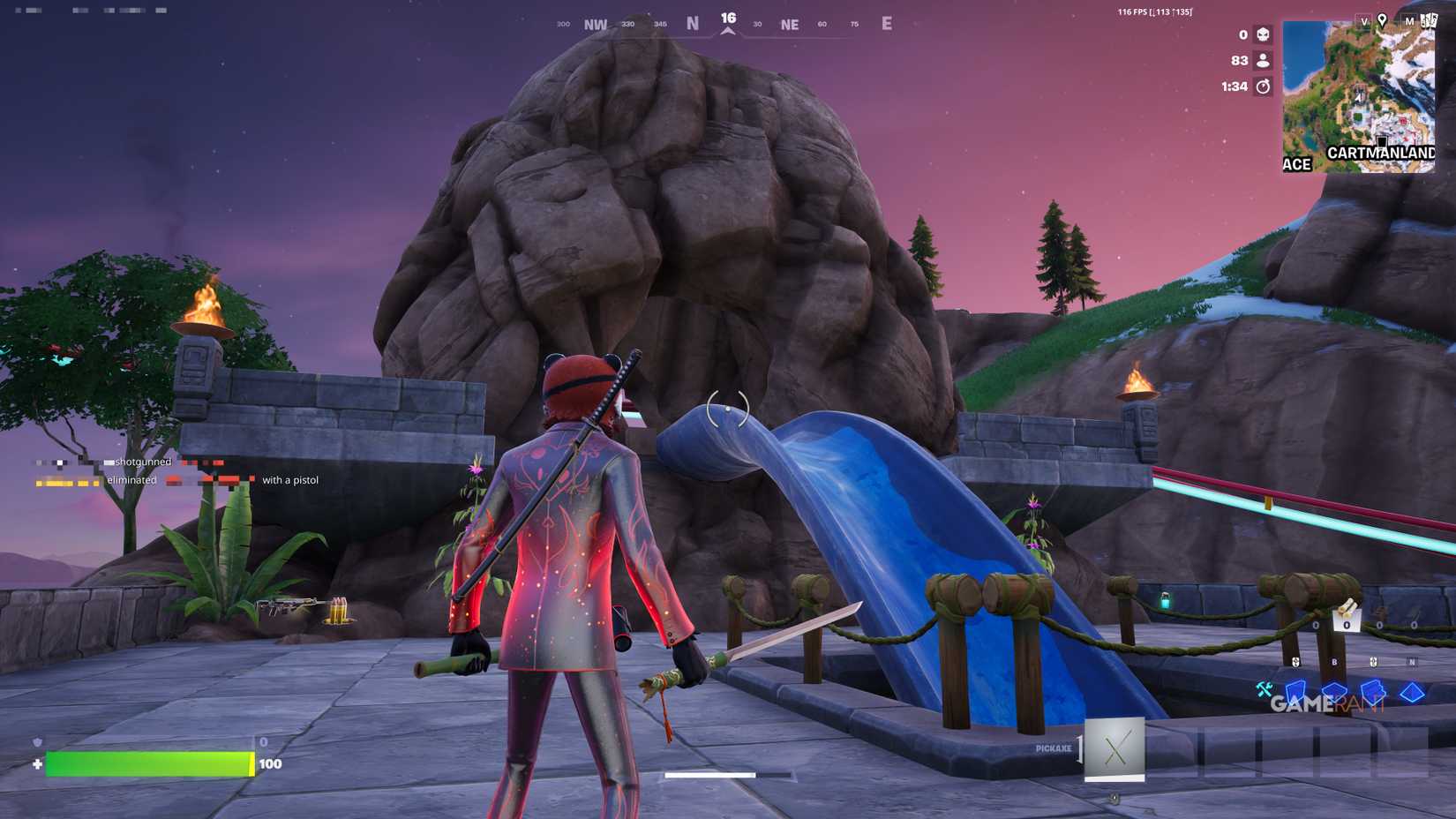Toggle the M map indicator above the minimap
This screenshot has height=819, width=1456.
(x=1409, y=22)
